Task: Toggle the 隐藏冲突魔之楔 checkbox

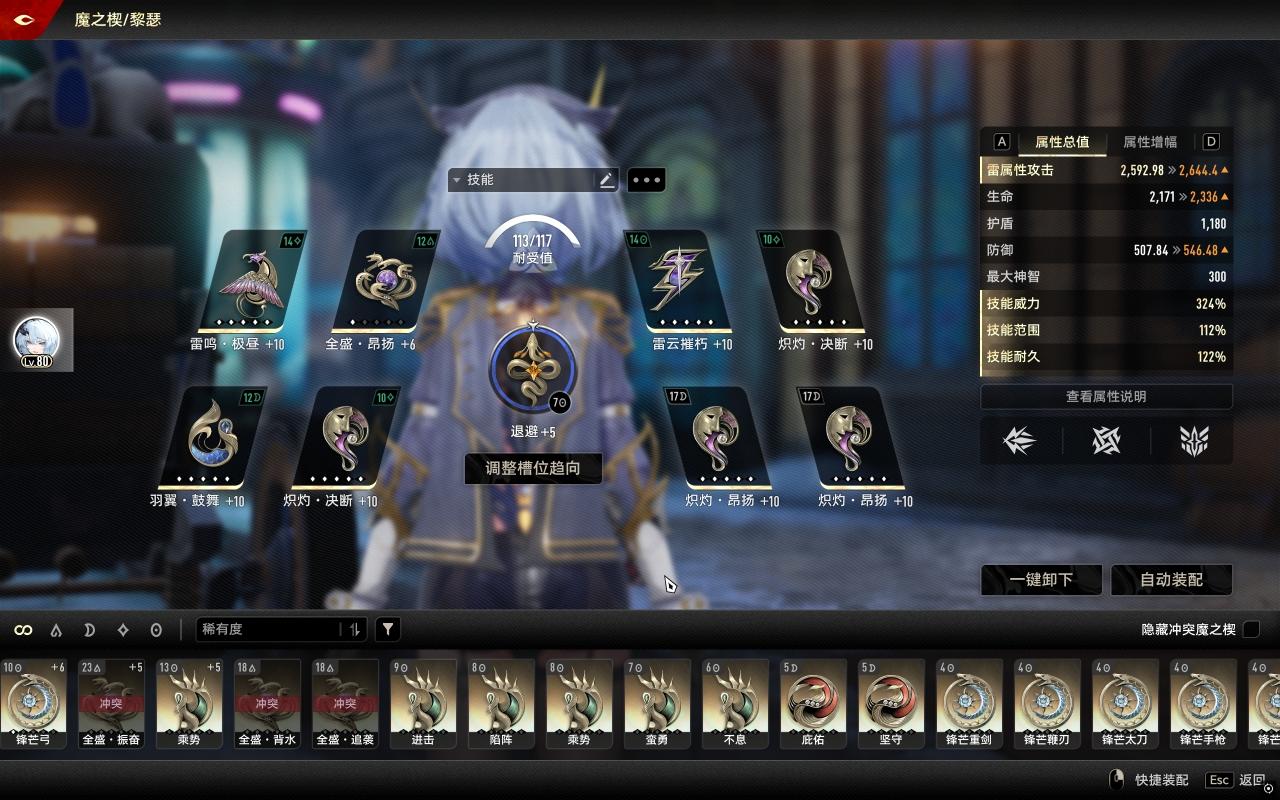Action: [1251, 629]
